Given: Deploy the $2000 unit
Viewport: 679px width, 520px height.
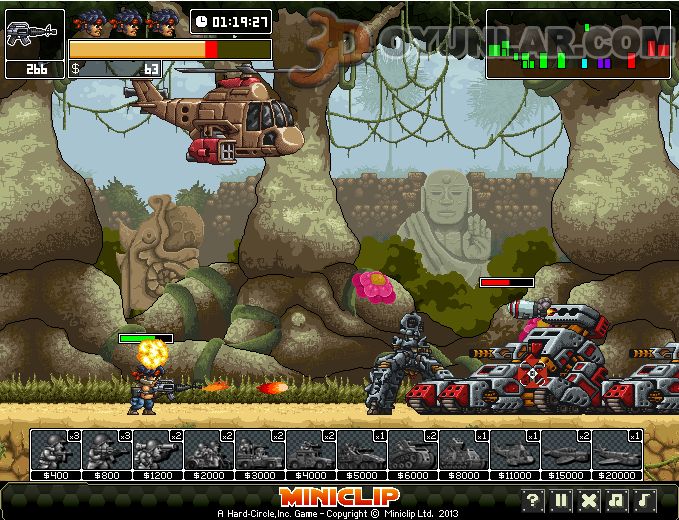Looking at the screenshot, I should tap(209, 451).
